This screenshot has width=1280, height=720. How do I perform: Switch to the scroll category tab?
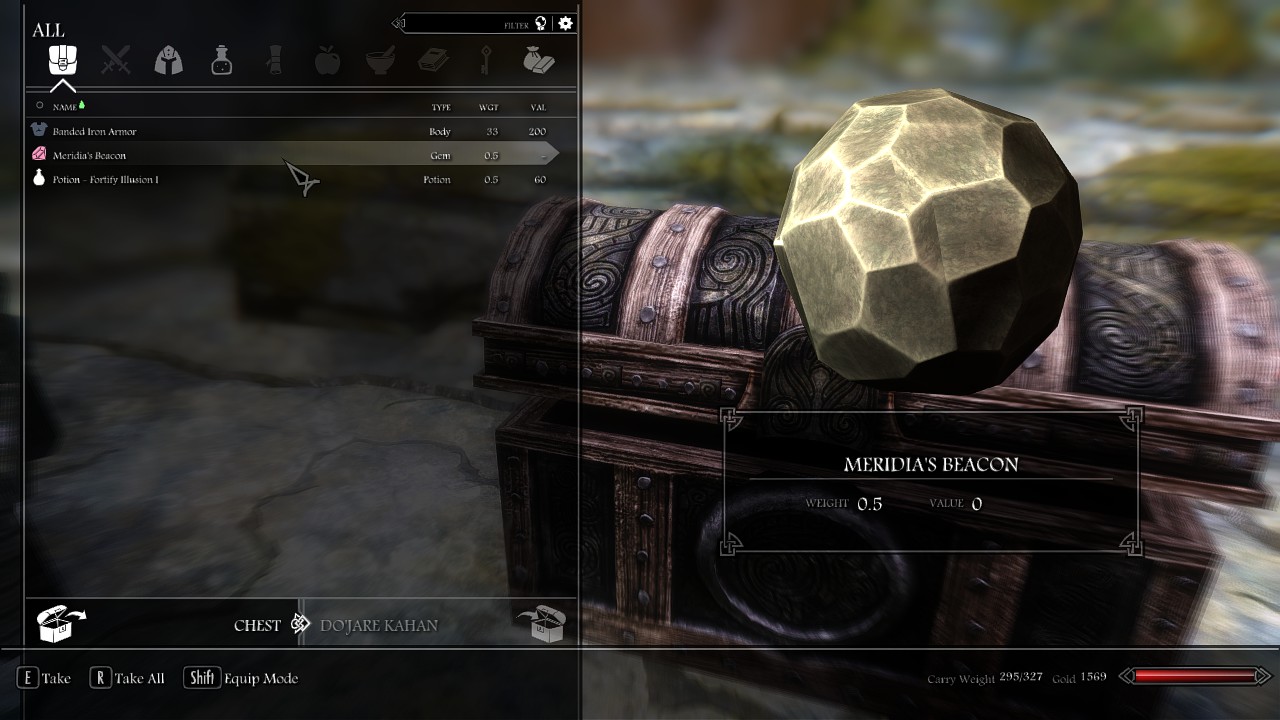[x=274, y=60]
